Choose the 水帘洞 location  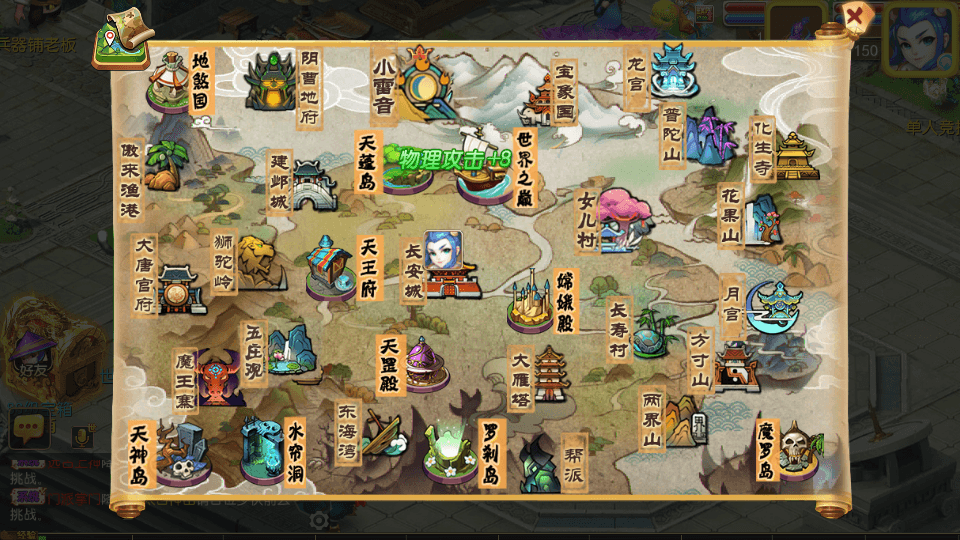[263, 450]
